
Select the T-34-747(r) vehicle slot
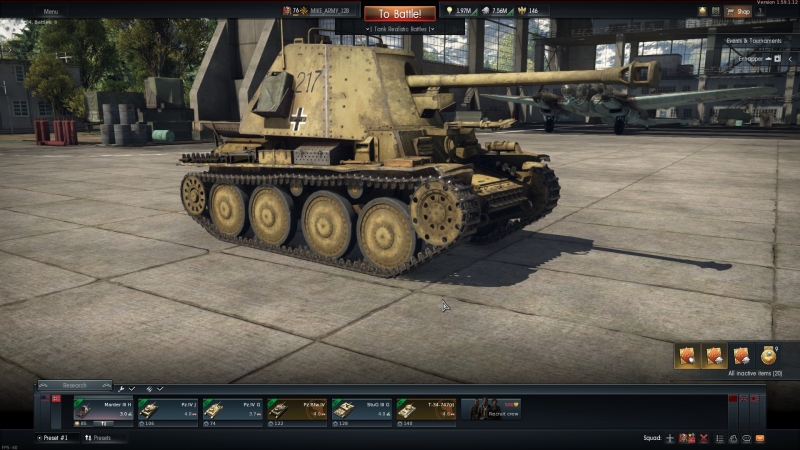coord(426,410)
